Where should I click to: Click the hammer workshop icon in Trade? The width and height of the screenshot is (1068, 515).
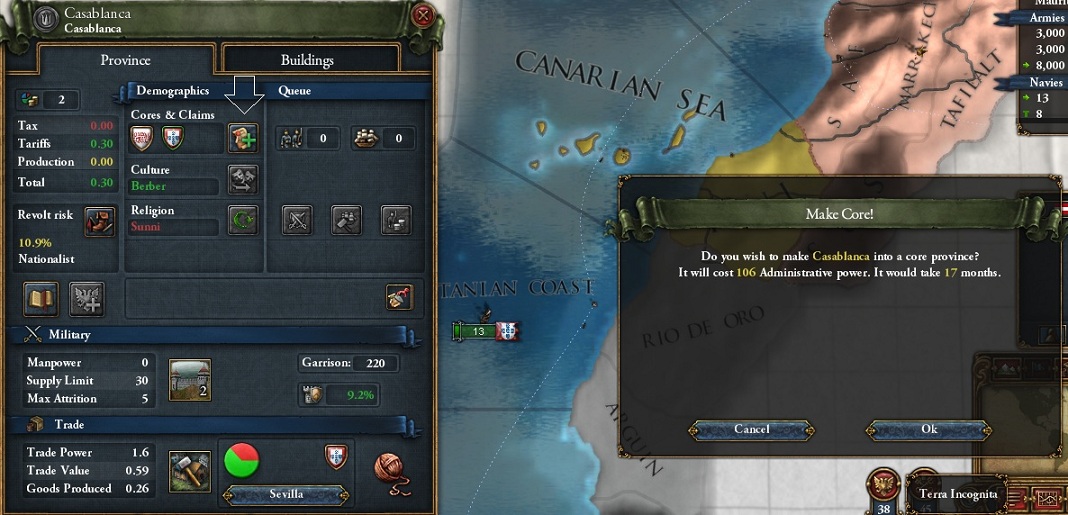tap(189, 471)
